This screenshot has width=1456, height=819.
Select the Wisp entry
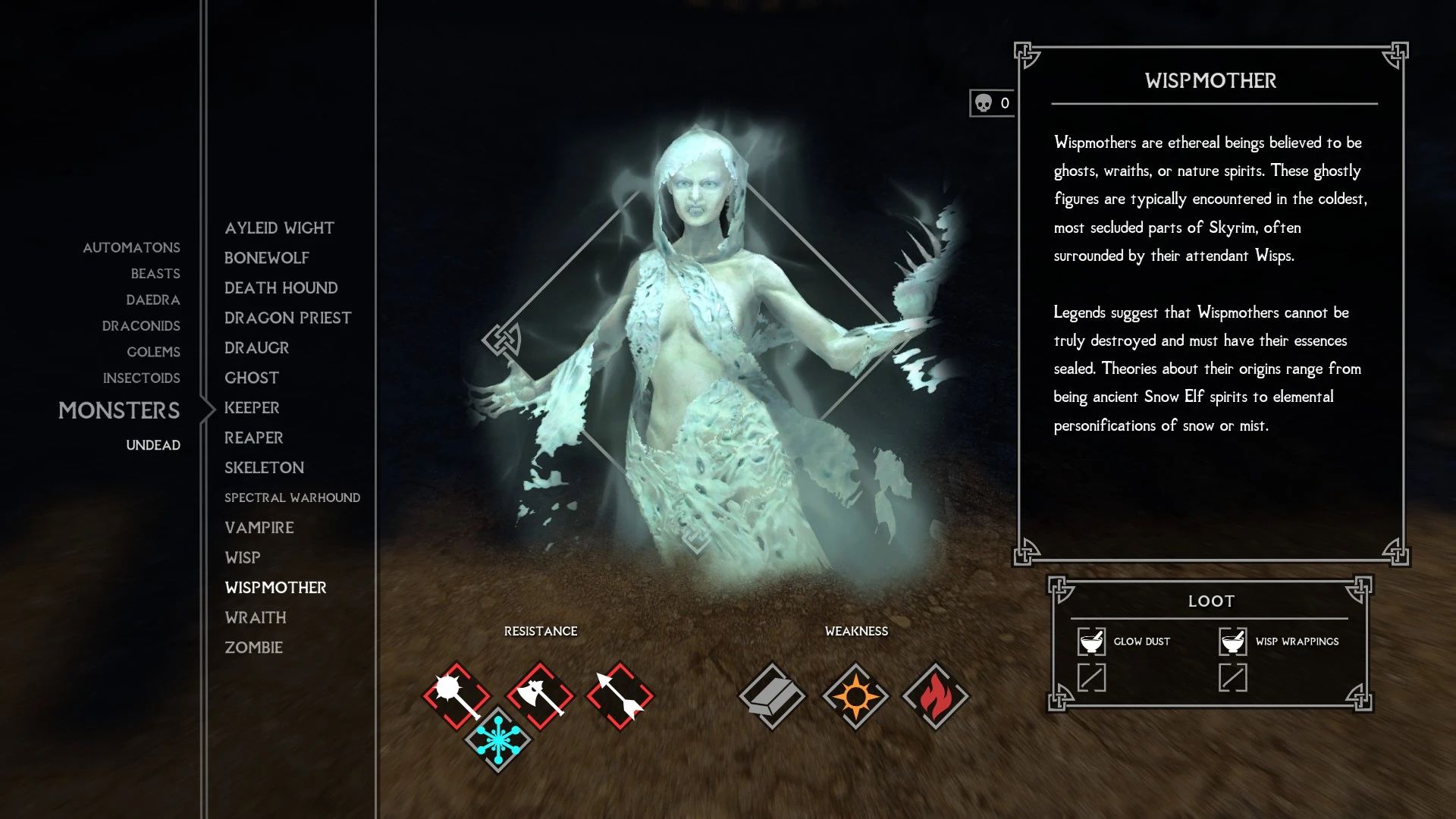[242, 557]
